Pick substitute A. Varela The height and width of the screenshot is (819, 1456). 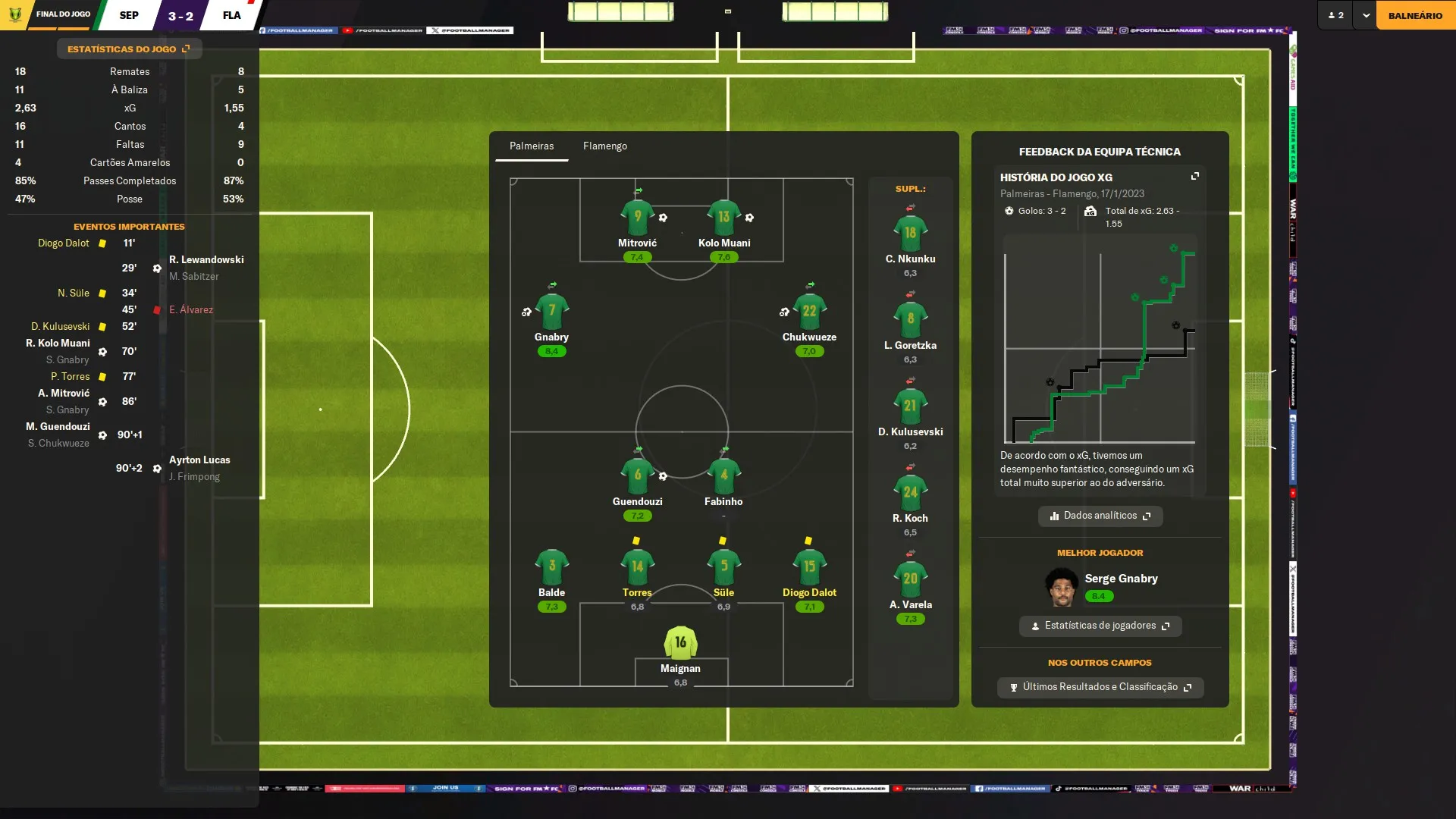click(x=910, y=579)
